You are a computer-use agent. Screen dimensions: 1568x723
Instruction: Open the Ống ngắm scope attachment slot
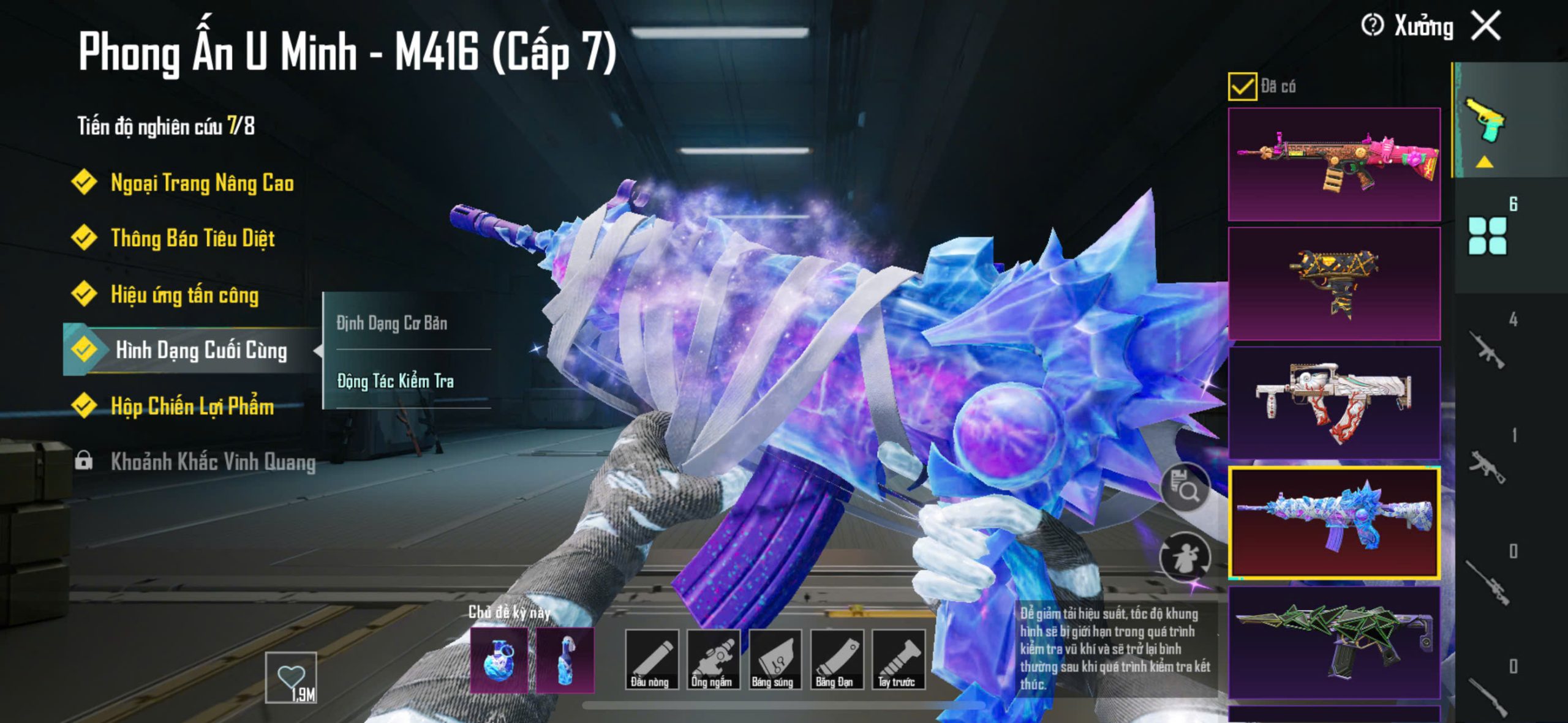point(712,659)
